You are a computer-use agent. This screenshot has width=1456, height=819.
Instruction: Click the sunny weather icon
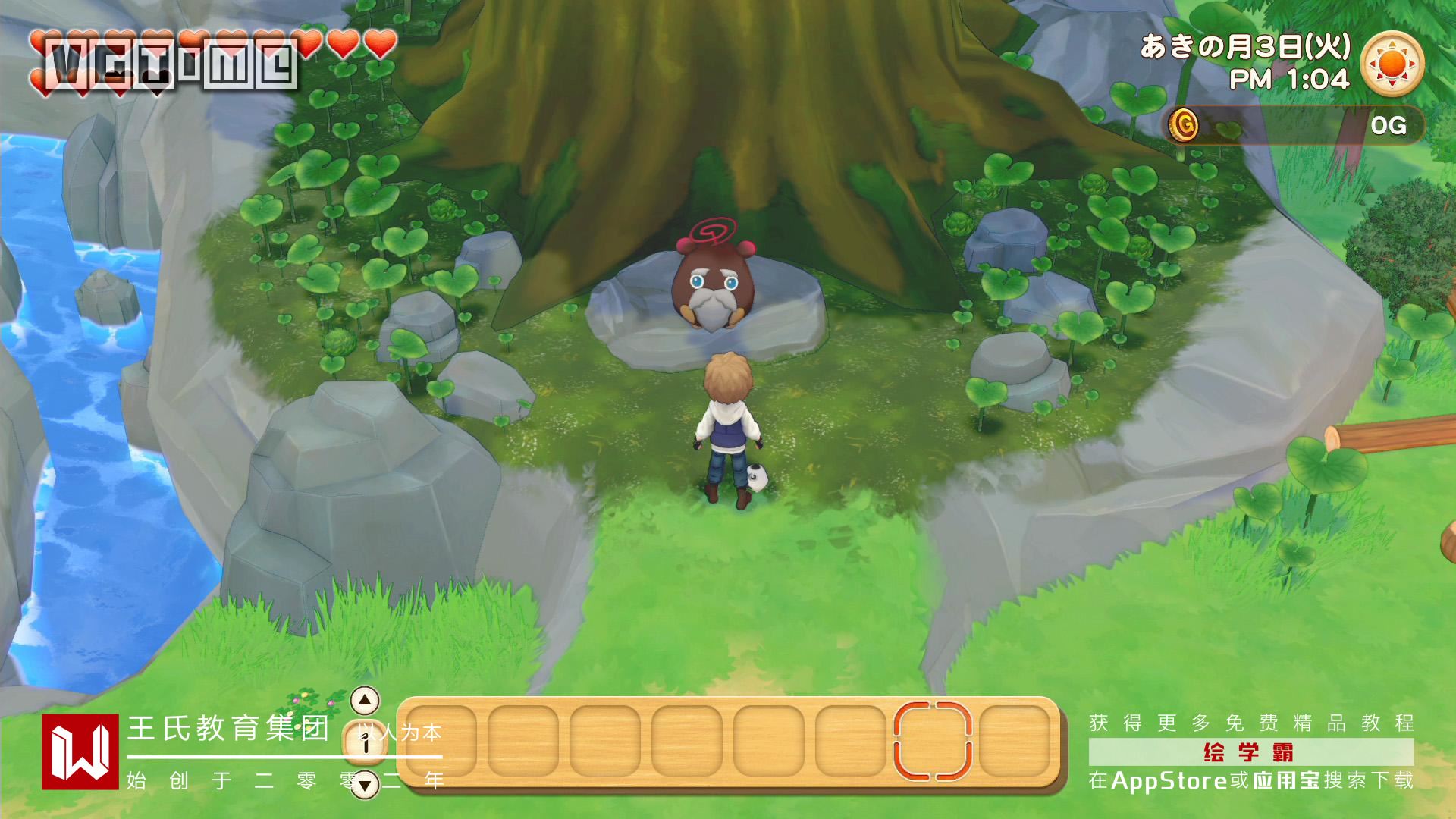pyautogui.click(x=1392, y=64)
